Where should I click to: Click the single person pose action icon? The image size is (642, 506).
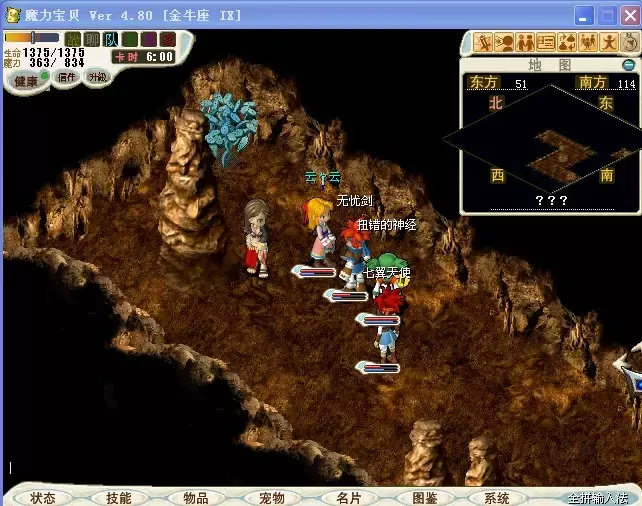click(x=607, y=42)
